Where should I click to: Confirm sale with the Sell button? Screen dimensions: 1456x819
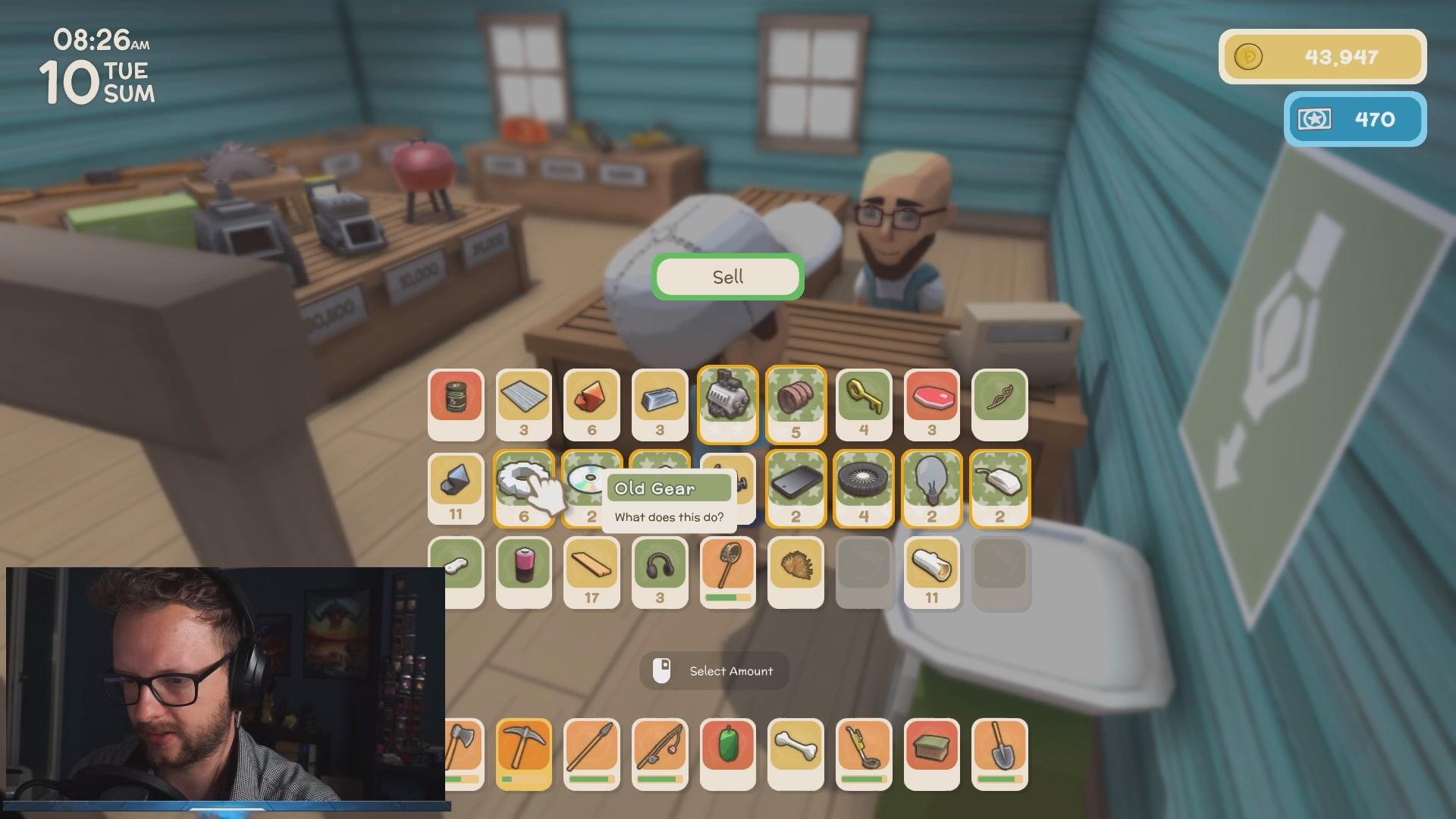point(727,277)
